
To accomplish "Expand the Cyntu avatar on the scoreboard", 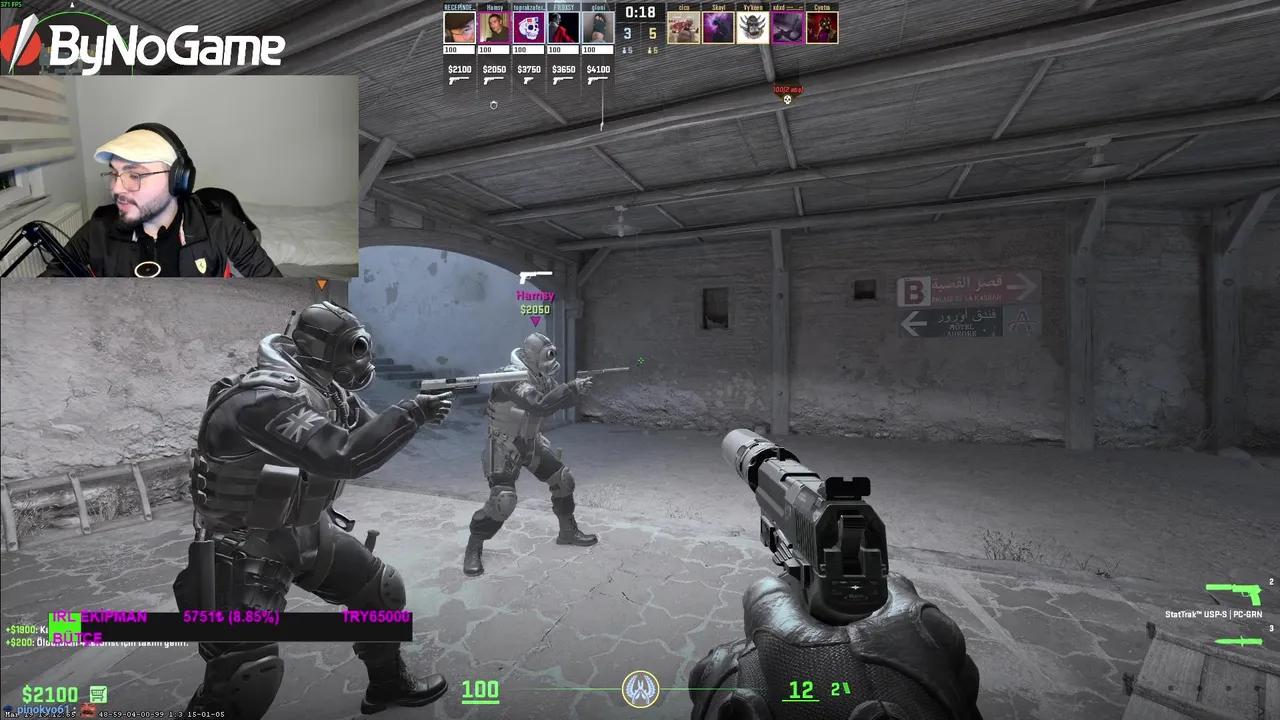I will (x=821, y=27).
